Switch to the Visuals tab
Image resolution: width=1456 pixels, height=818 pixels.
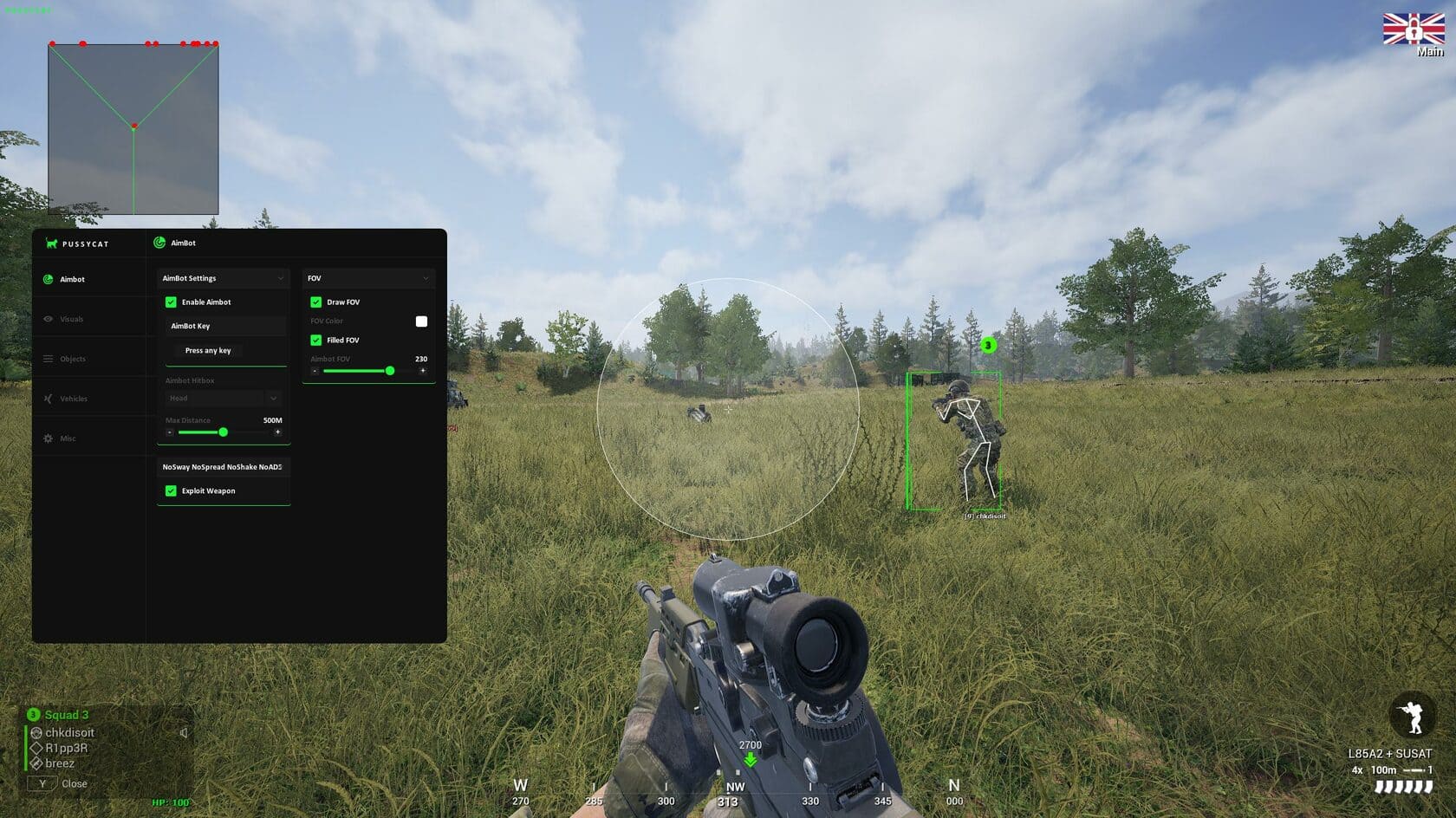pos(71,319)
